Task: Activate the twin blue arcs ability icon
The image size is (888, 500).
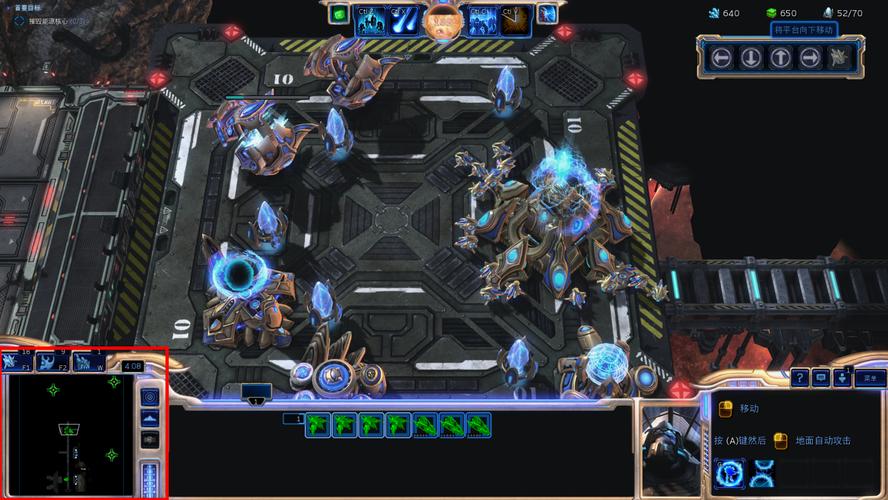Action: (x=763, y=473)
